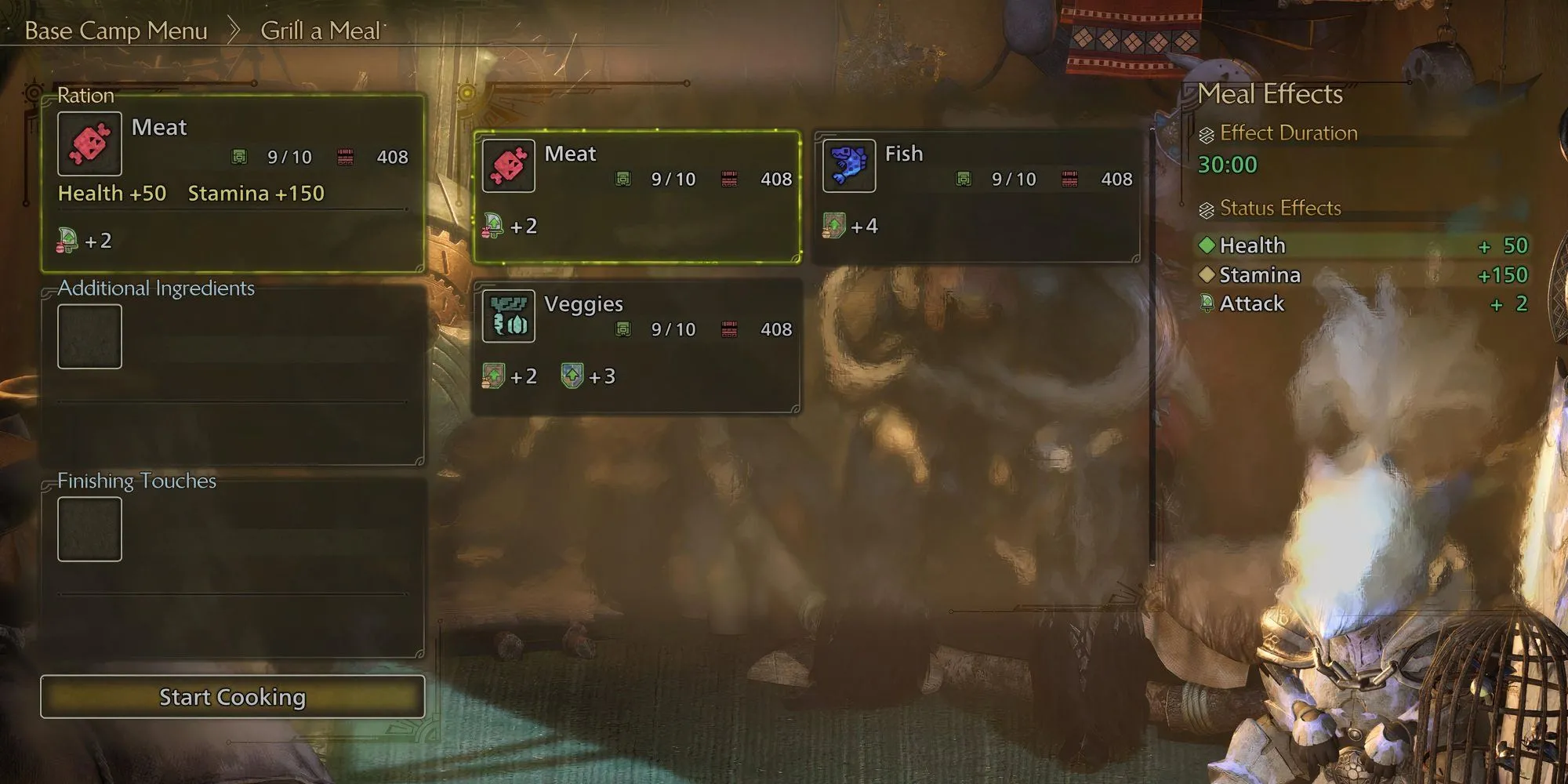Open the selected Meat Ration slot
Image resolution: width=1568 pixels, height=784 pixels.
(232, 184)
